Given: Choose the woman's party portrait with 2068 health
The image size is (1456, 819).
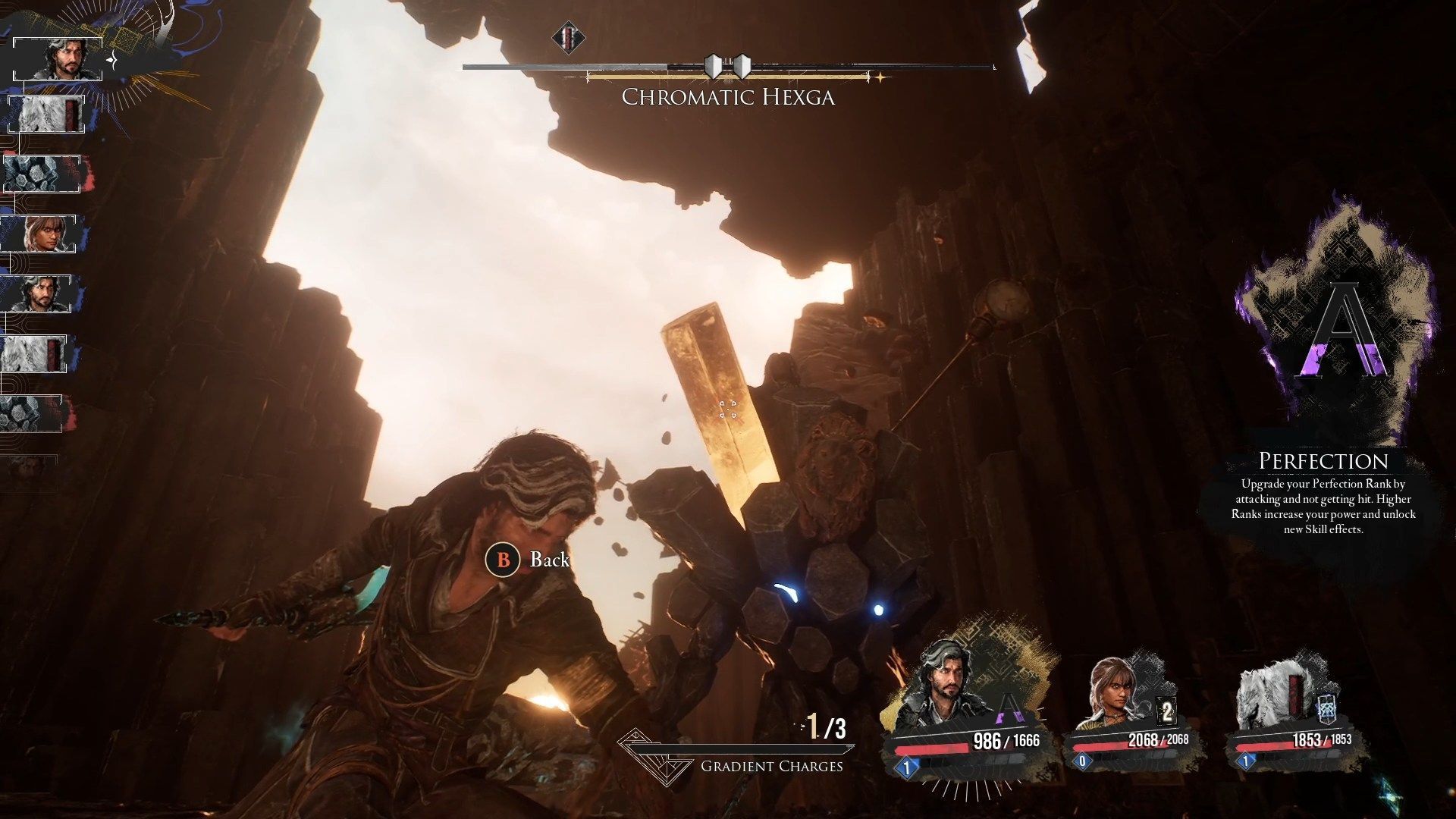Looking at the screenshot, I should click(x=1116, y=691).
